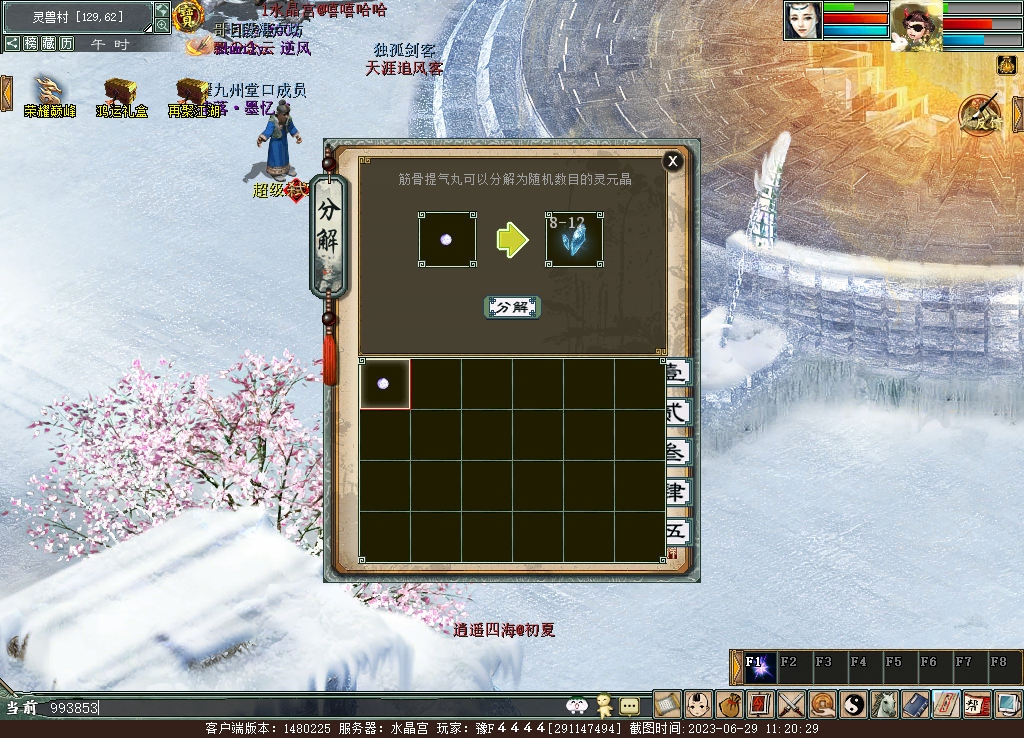This screenshot has height=738, width=1024.
Task: Open the money bag inventory icon
Action: (x=730, y=704)
